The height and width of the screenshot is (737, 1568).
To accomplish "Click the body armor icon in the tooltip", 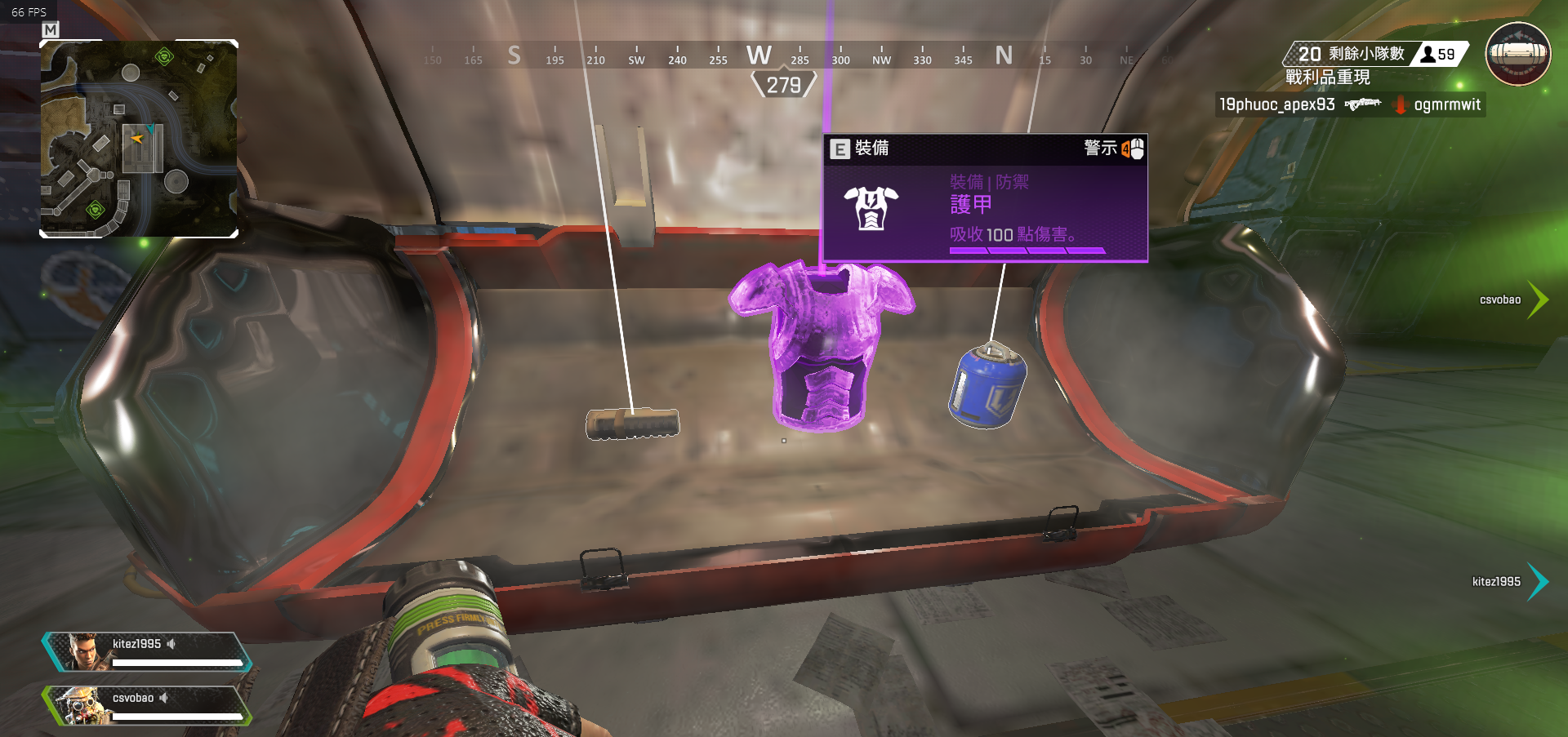I will (x=871, y=208).
